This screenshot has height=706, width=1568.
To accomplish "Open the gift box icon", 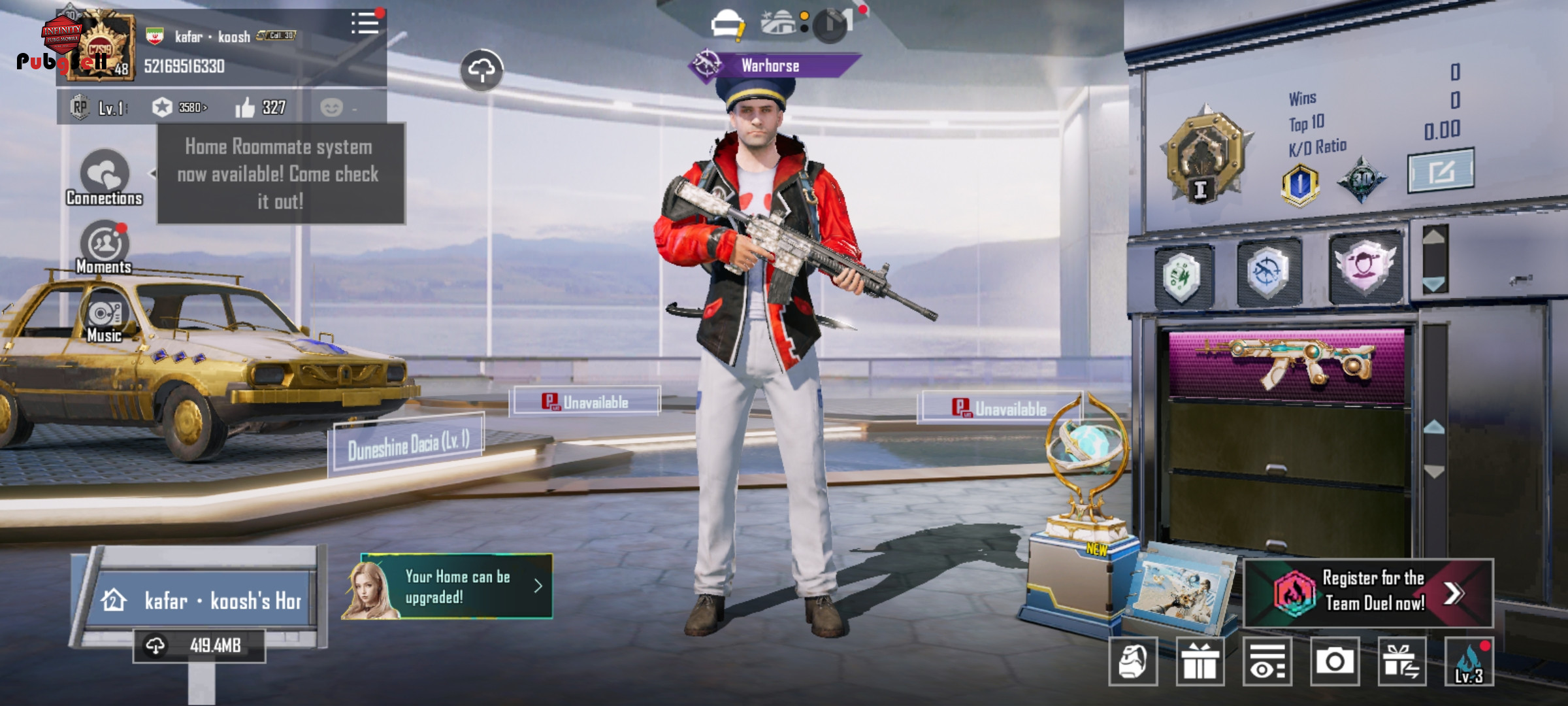I will [1200, 662].
